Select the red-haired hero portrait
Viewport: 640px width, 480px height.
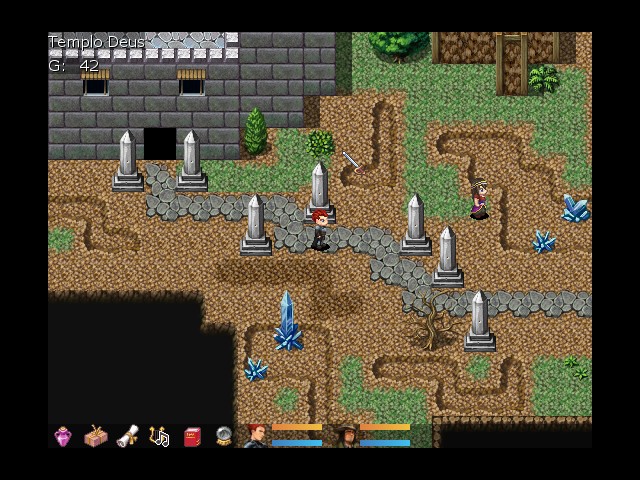(257, 435)
